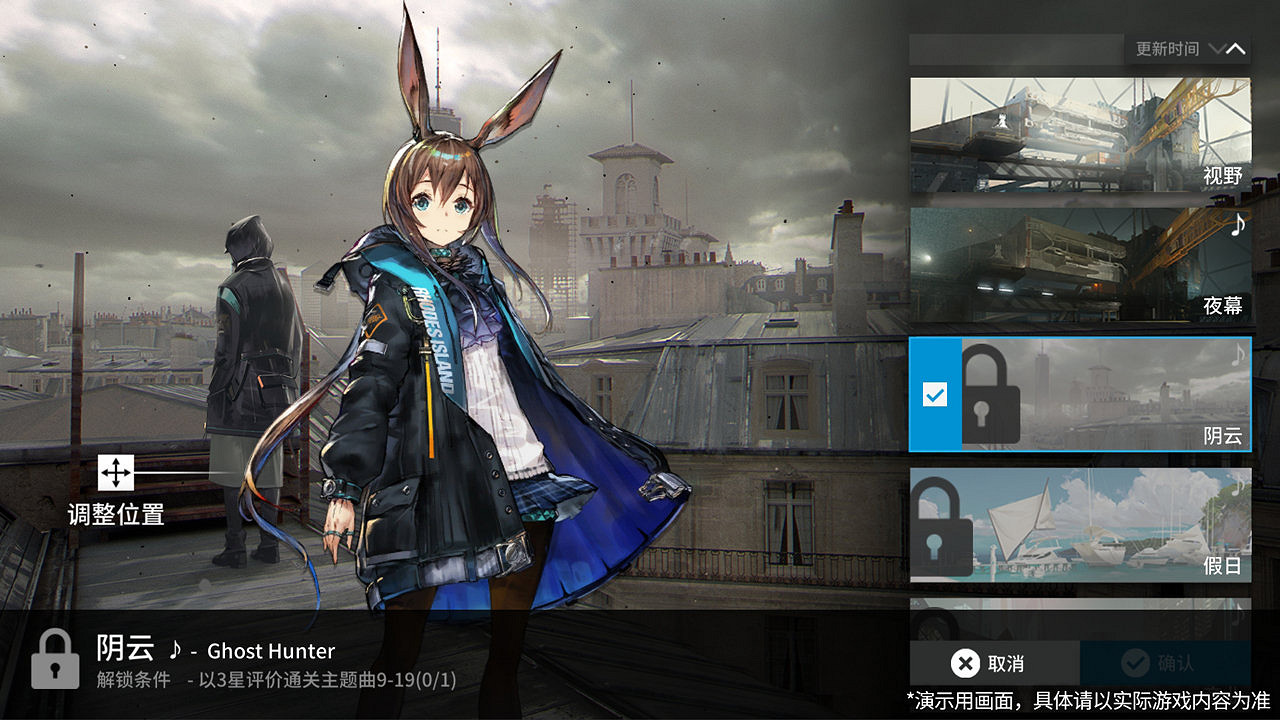Toggle the blue checkmark on 阴云

tap(935, 395)
